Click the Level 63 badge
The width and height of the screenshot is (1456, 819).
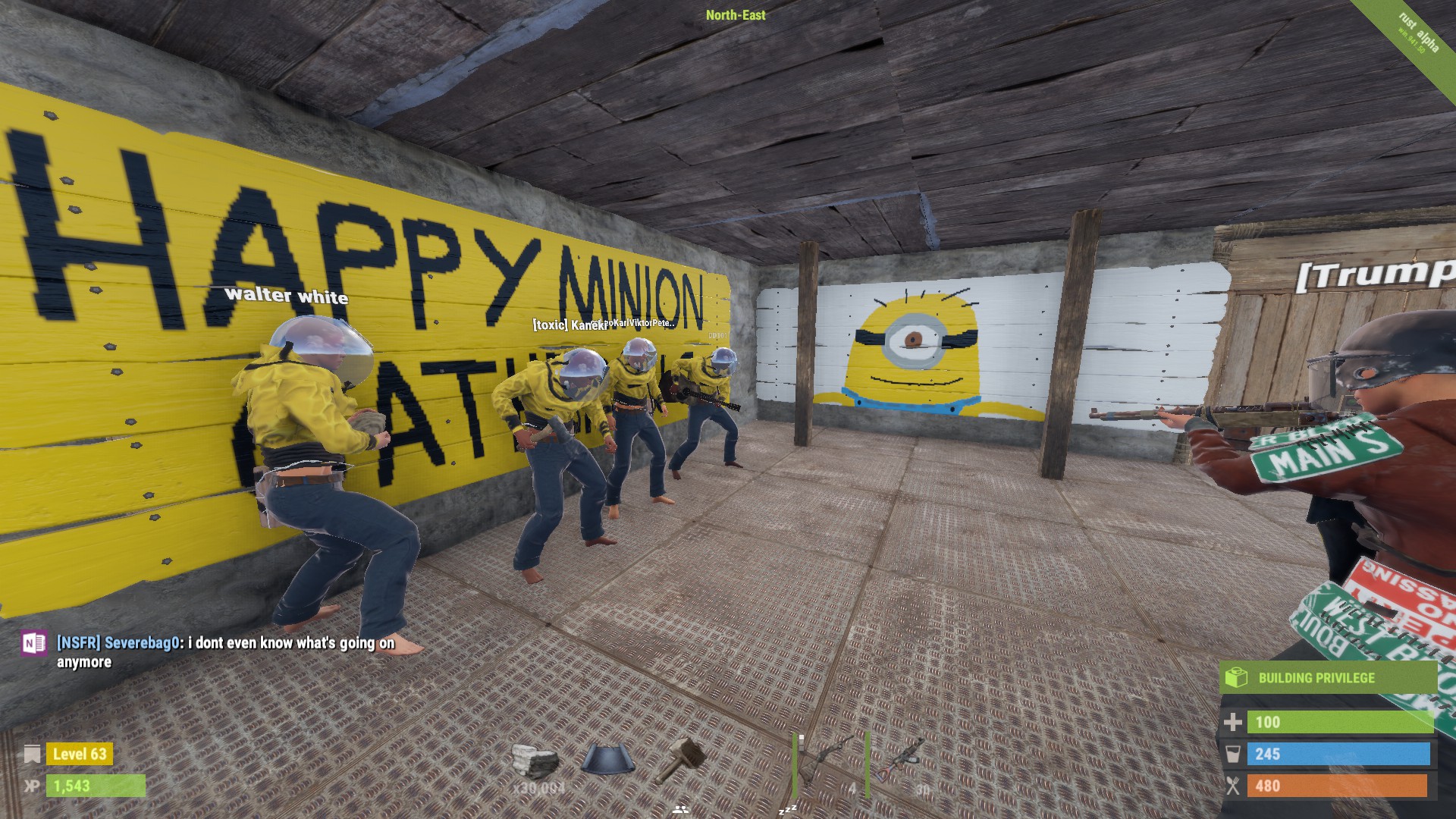(80, 755)
